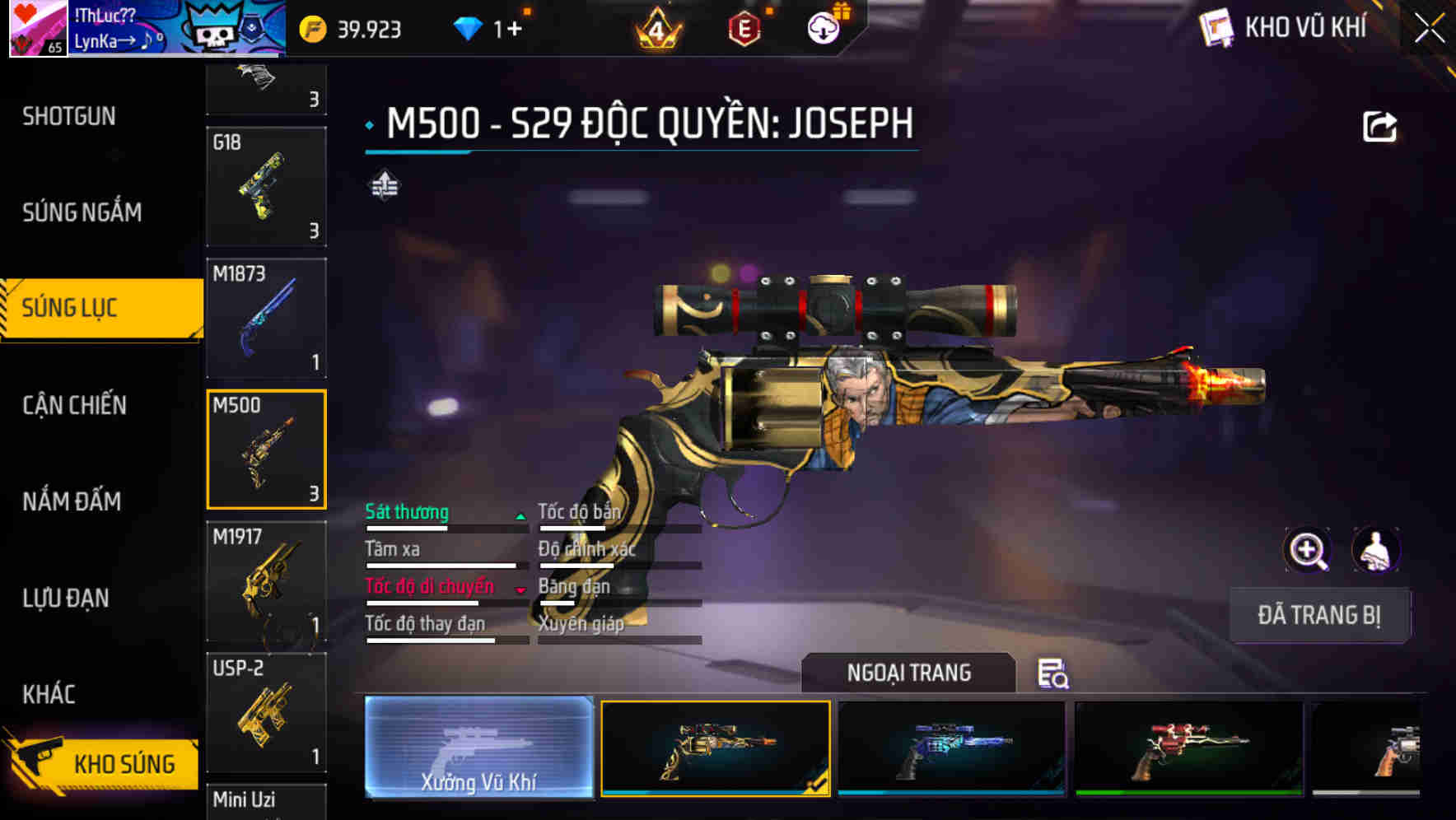Select the blue M500 skin variant
The width and height of the screenshot is (1456, 820).
pos(951,748)
